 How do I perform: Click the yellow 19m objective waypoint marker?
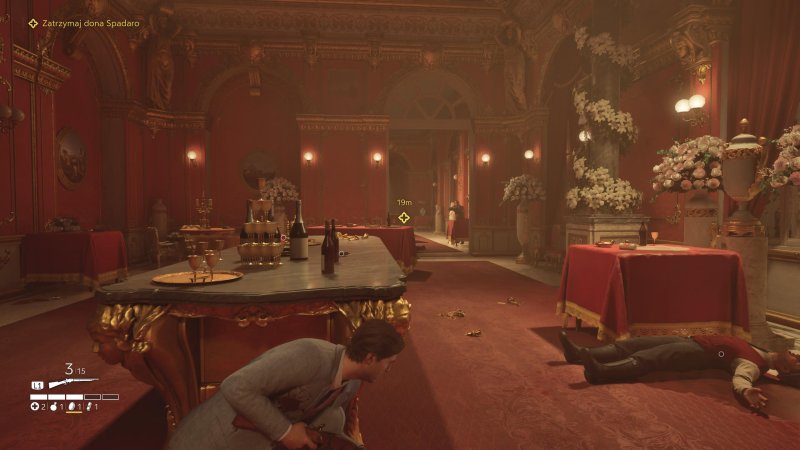(x=404, y=217)
